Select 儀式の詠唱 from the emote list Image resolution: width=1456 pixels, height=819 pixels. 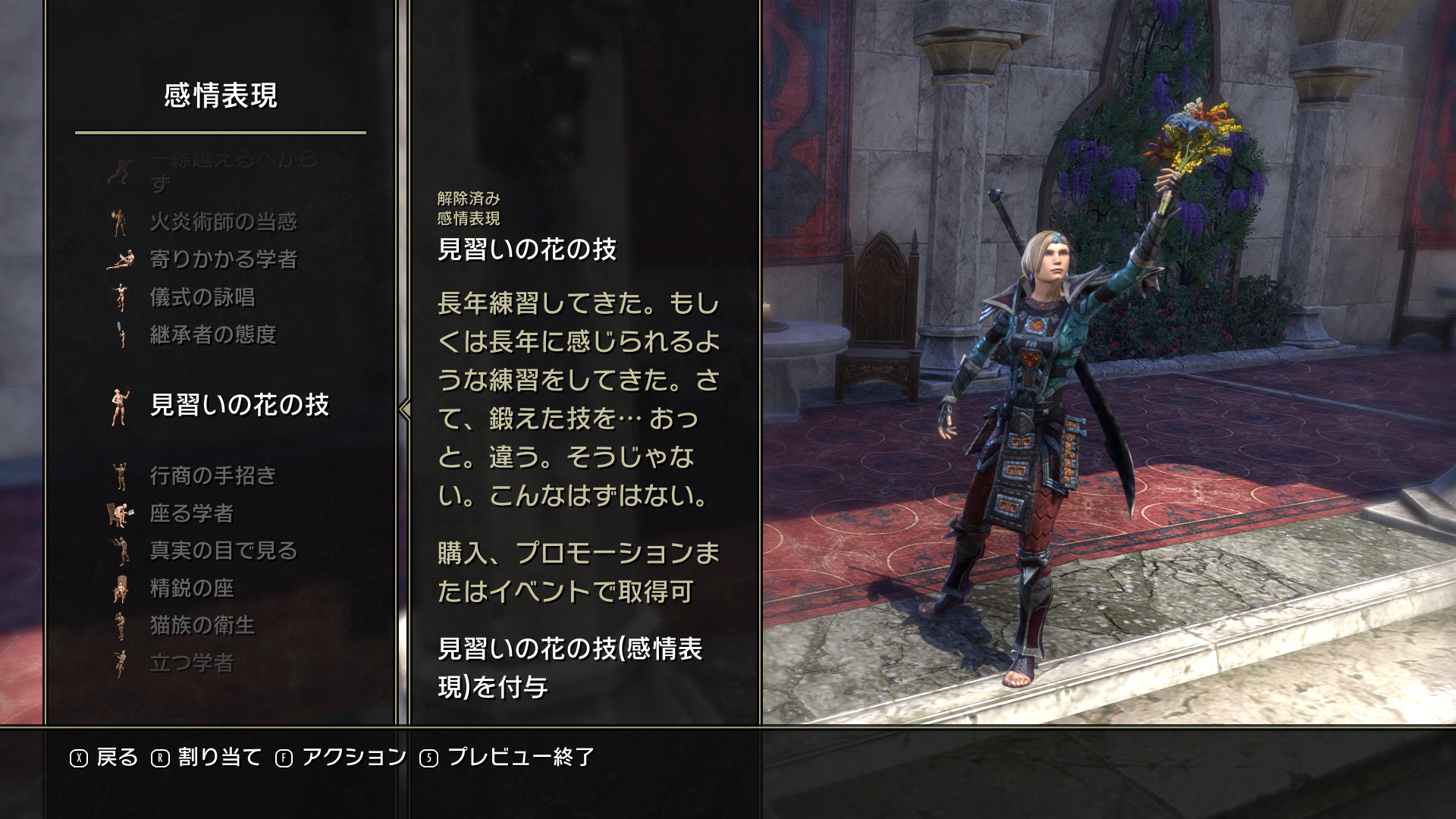coord(202,297)
